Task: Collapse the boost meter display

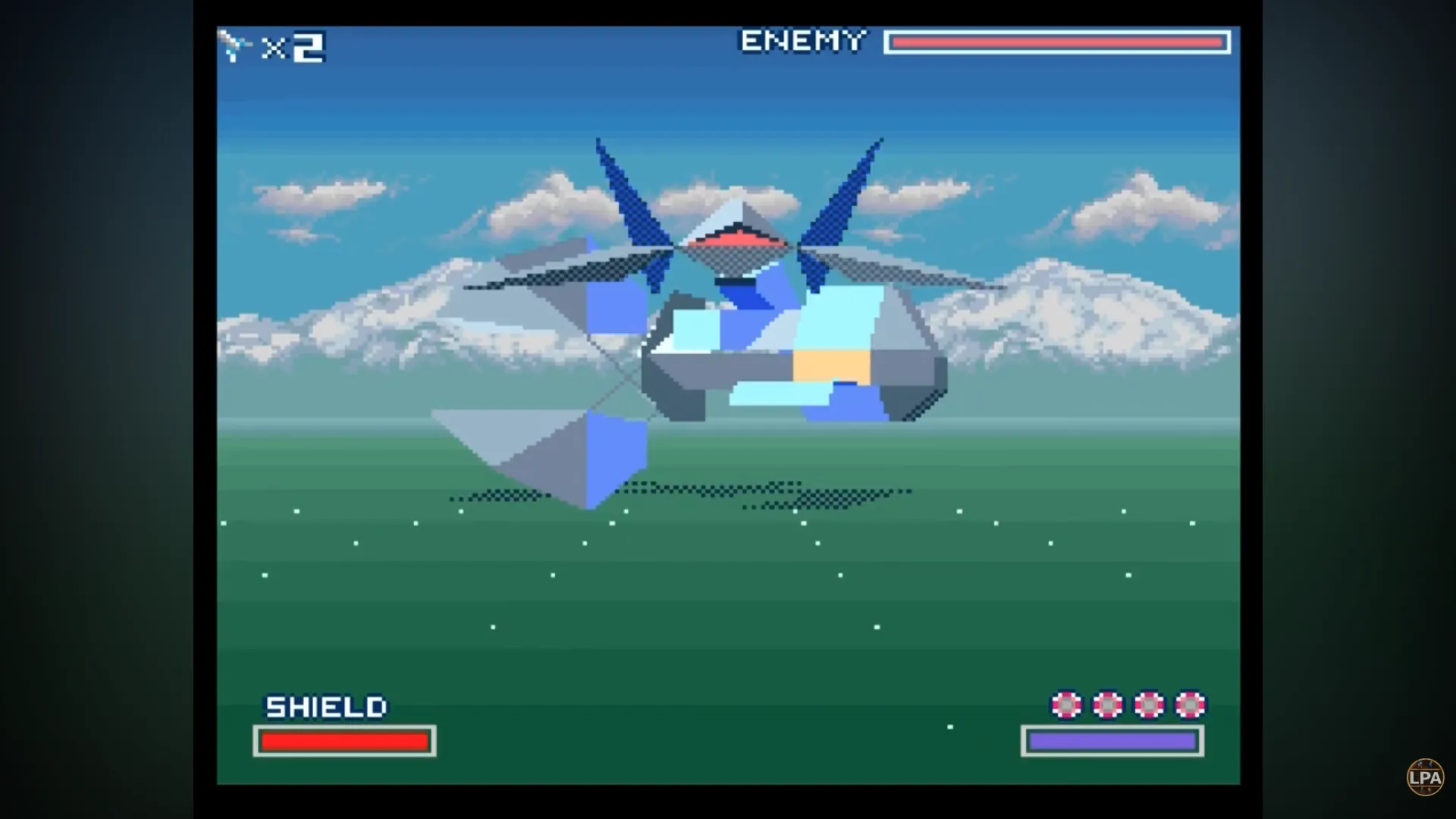Action: (x=1111, y=742)
